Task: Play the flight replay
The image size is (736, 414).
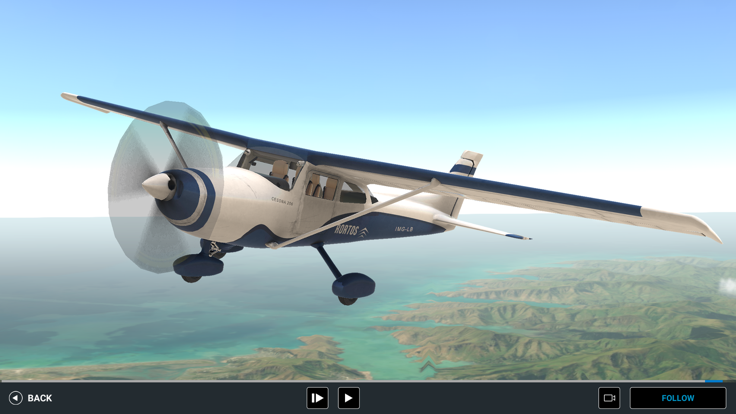Action: (x=348, y=398)
